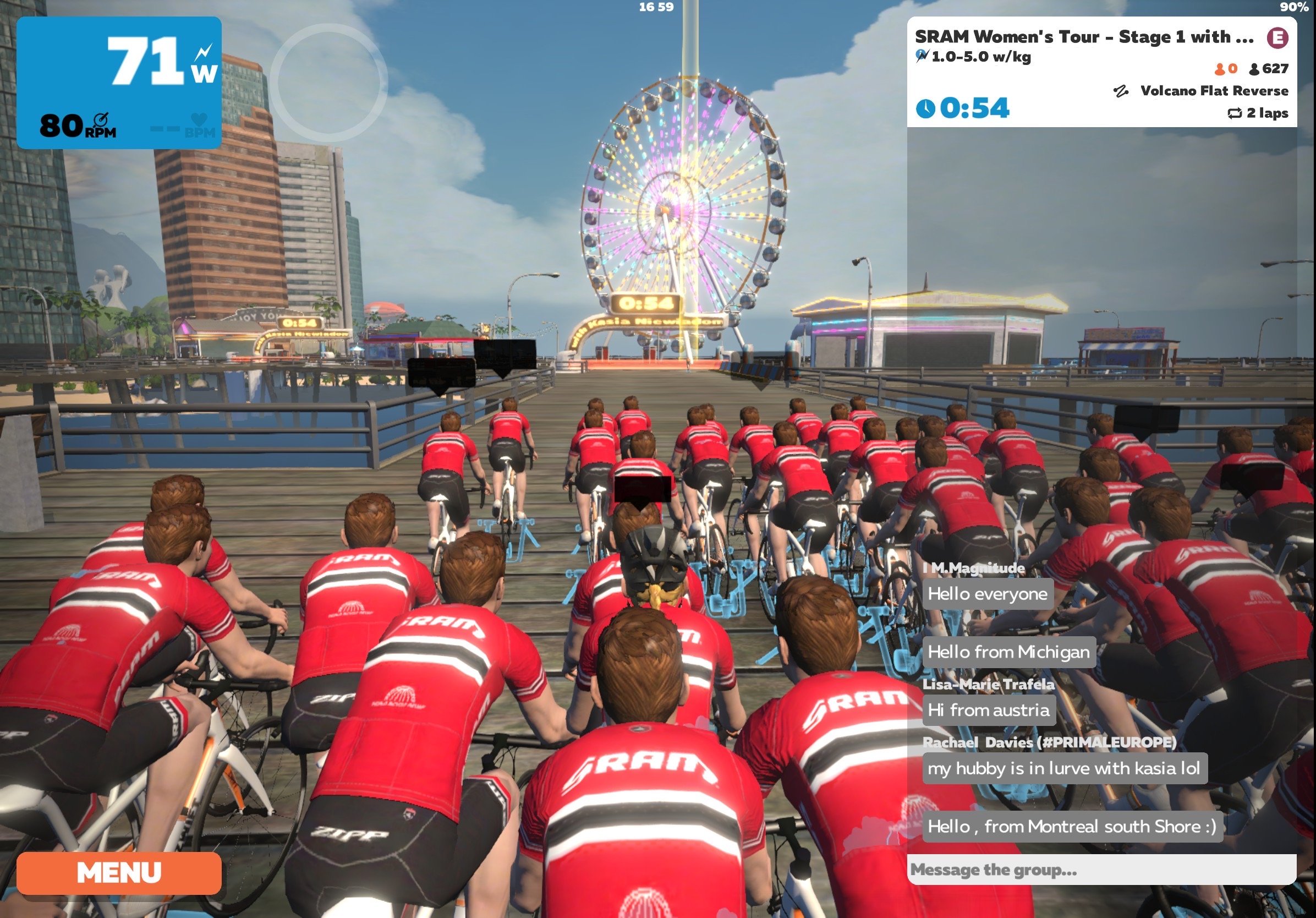The width and height of the screenshot is (1316, 918).
Task: Click the 'Hello everyone' chat bubble
Action: [x=987, y=594]
